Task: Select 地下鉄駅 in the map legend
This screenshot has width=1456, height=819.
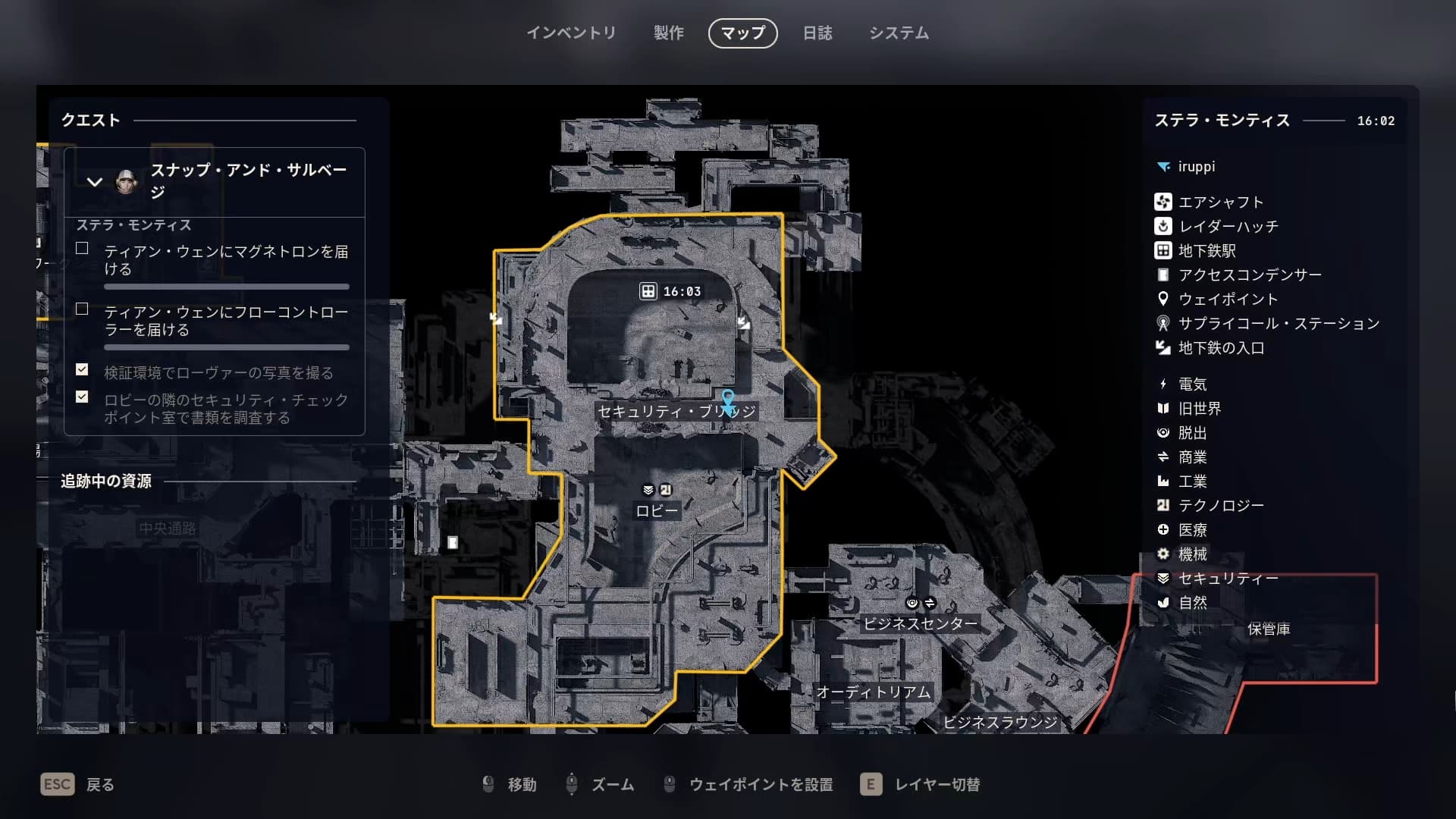Action: (1206, 250)
